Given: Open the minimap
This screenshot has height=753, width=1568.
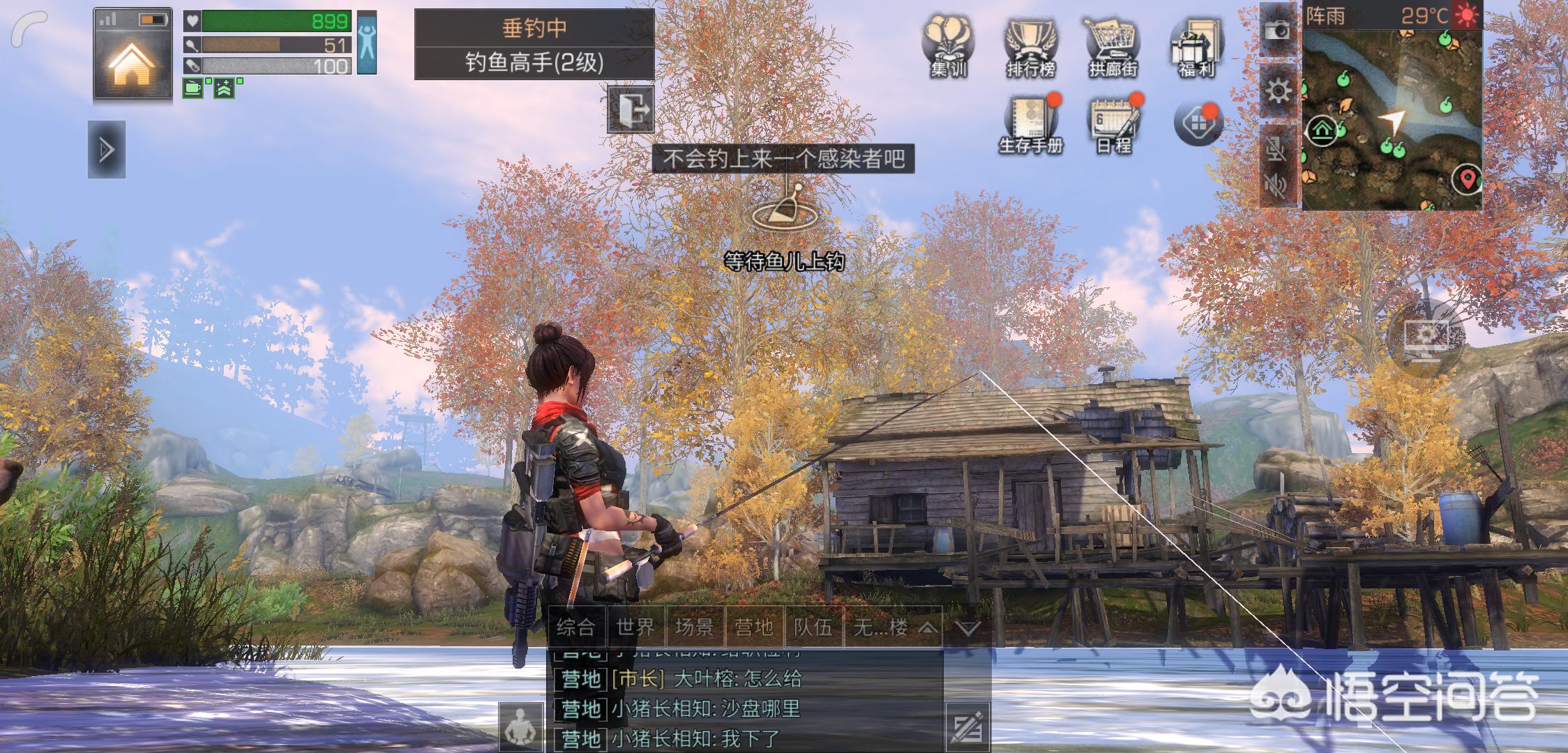Looking at the screenshot, I should coord(1392,119).
